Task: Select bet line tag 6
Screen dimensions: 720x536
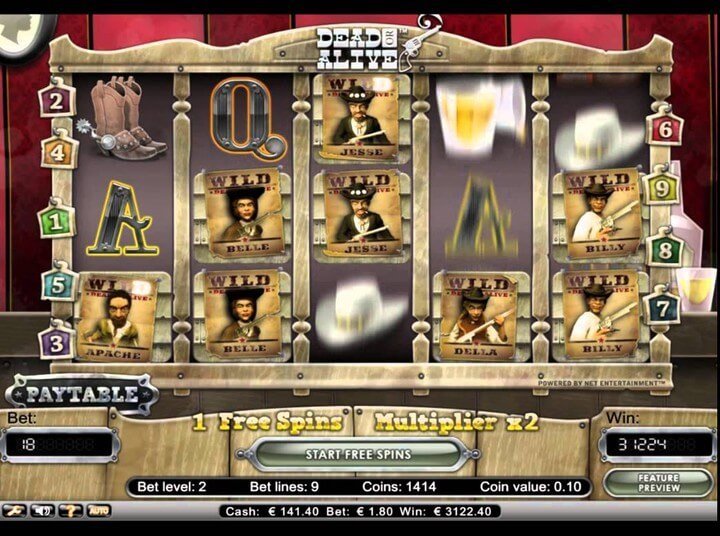Action: click(665, 129)
